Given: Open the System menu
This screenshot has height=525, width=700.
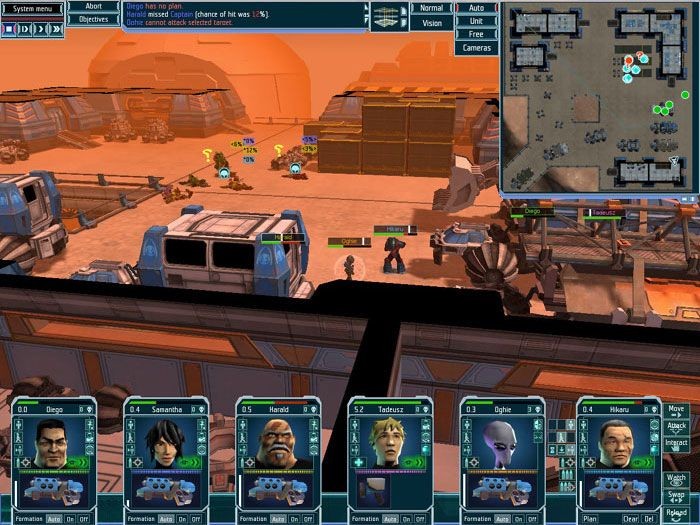Looking at the screenshot, I should point(32,8).
